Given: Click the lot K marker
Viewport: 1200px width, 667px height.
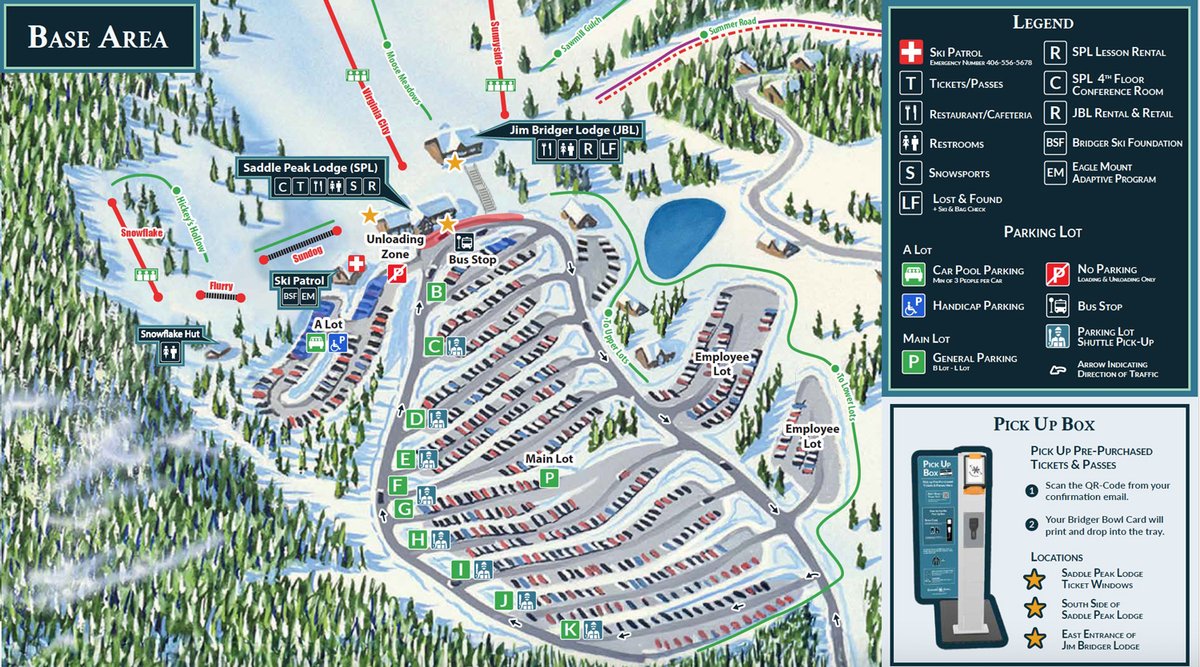Looking at the screenshot, I should pos(570,629).
